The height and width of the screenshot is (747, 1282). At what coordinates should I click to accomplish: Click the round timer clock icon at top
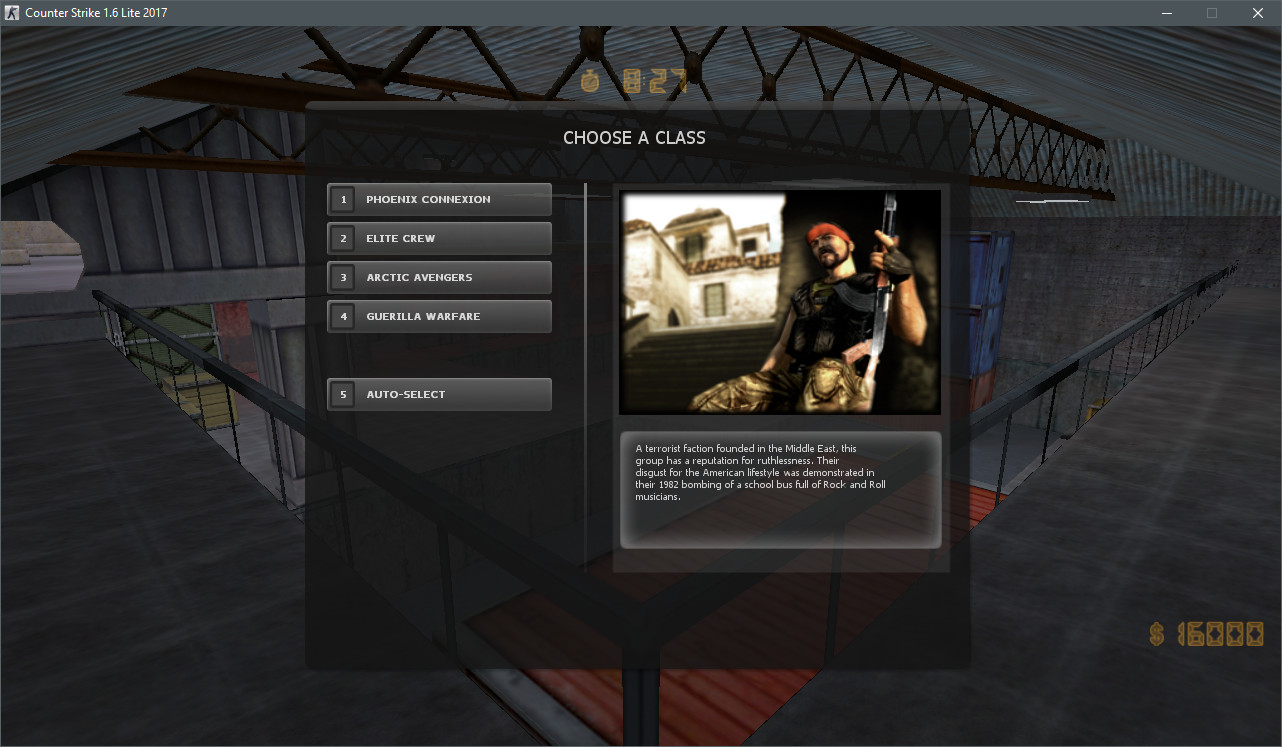590,83
